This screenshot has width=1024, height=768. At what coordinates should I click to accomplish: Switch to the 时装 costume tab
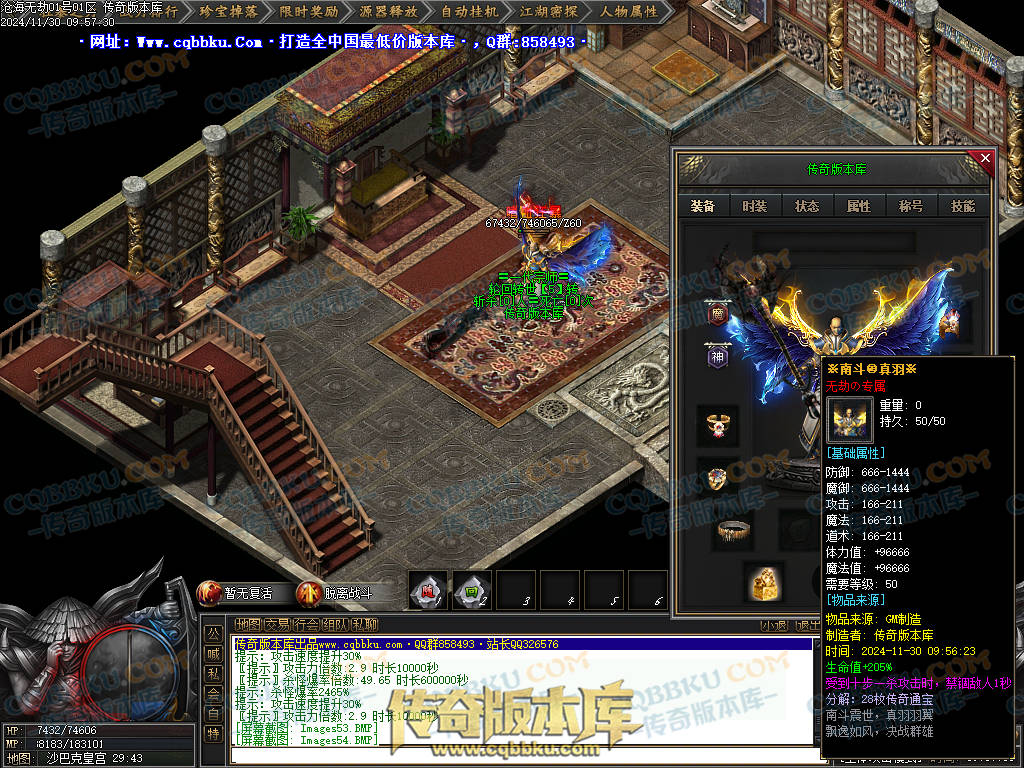click(755, 206)
